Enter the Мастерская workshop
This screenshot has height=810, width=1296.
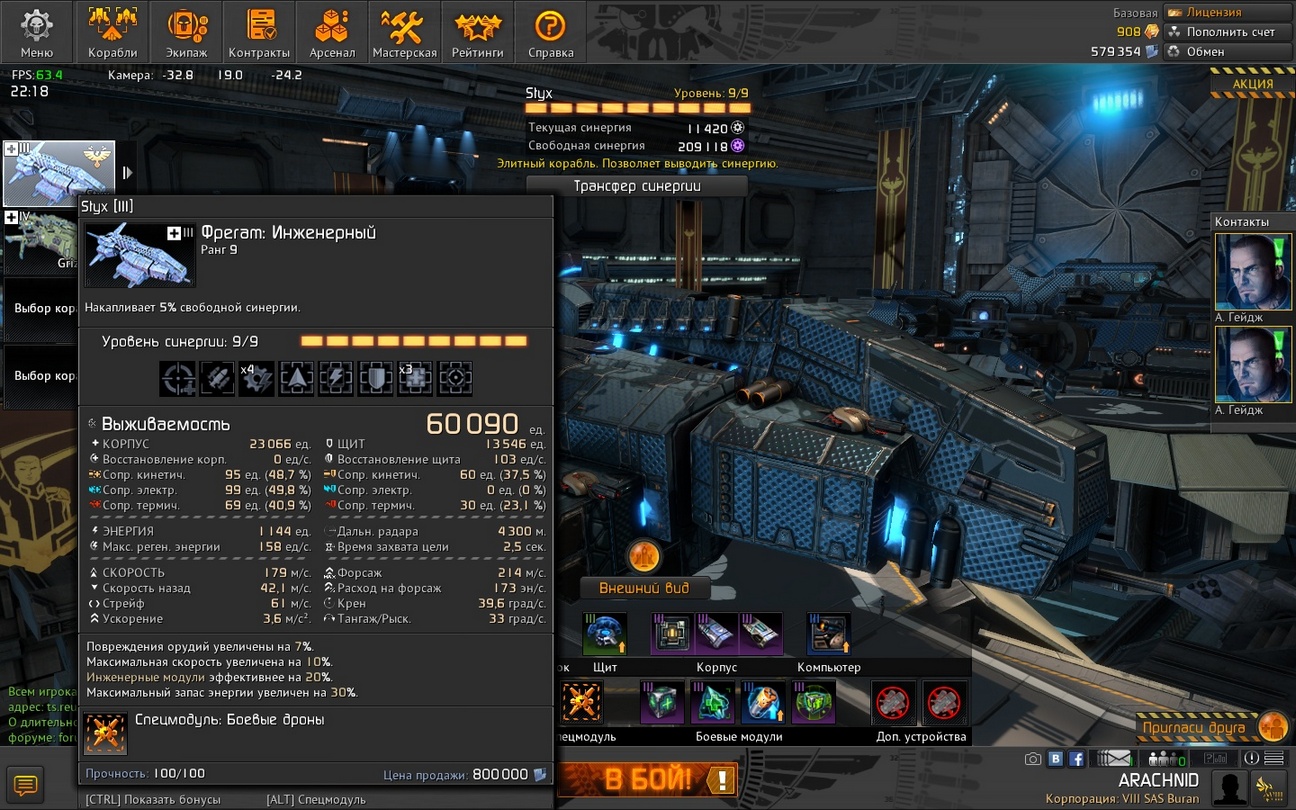pyautogui.click(x=404, y=32)
